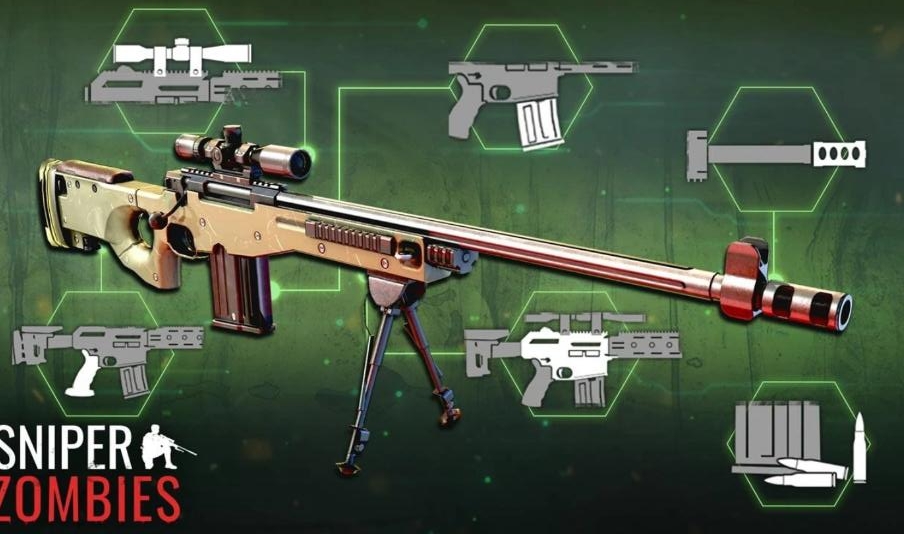904x534 pixels.
Task: Choose the highlighted rifle body upgrade
Action: pyautogui.click(x=570, y=355)
